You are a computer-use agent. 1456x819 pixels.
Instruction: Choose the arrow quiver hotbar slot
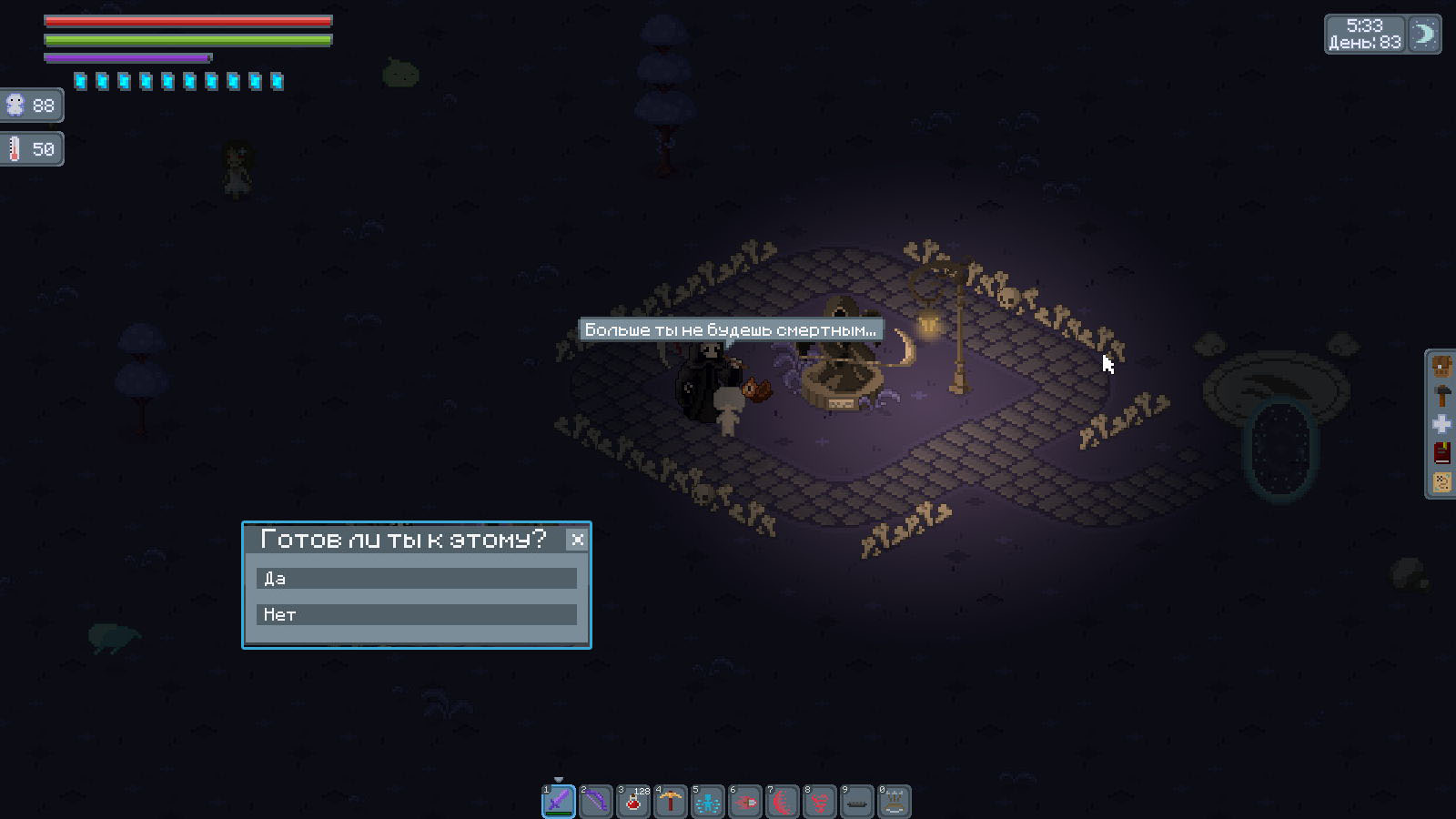[895, 802]
